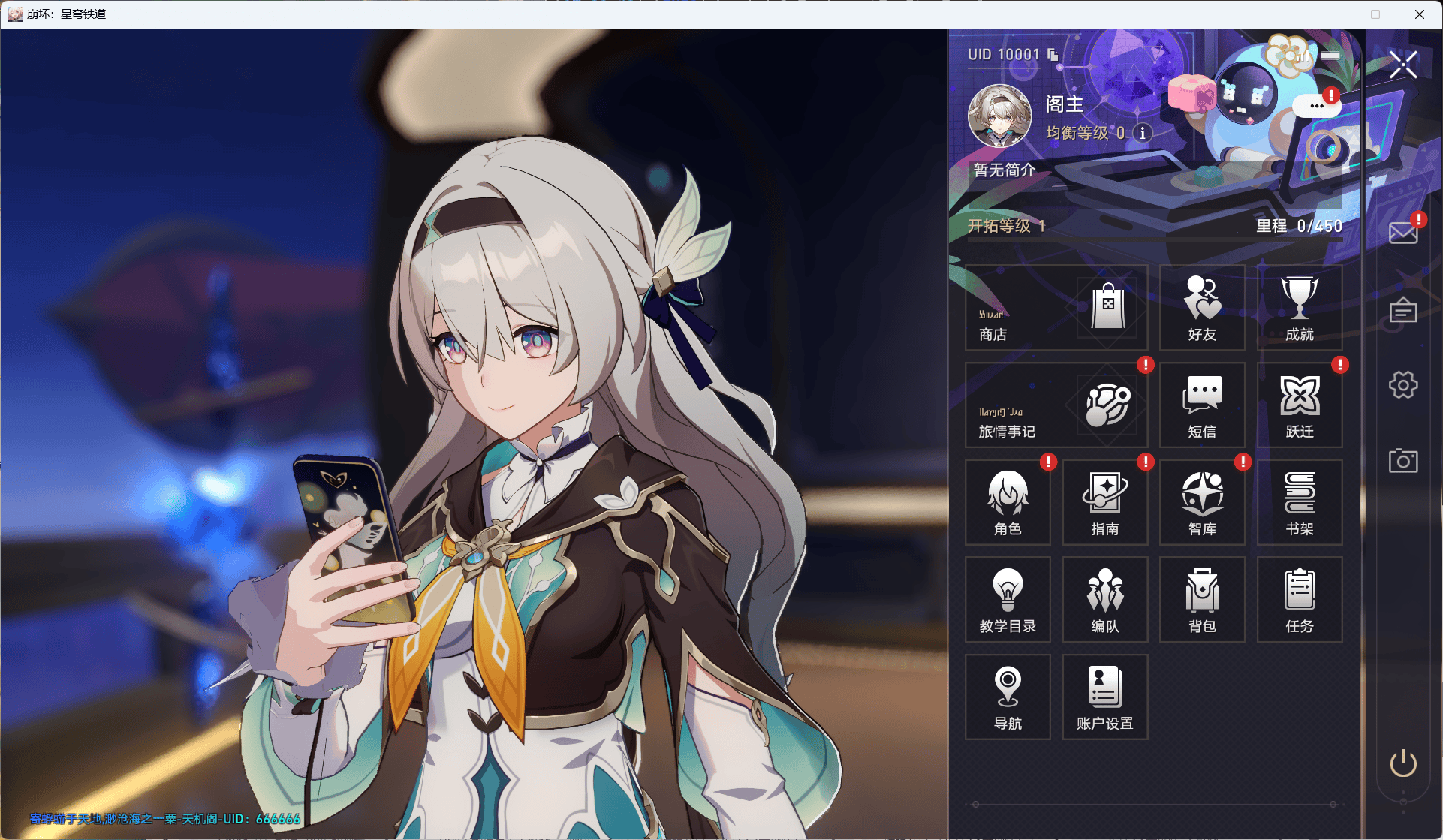The height and width of the screenshot is (840, 1443).
Task: Show the 教学目录 tutorial list
Action: click(x=1008, y=600)
